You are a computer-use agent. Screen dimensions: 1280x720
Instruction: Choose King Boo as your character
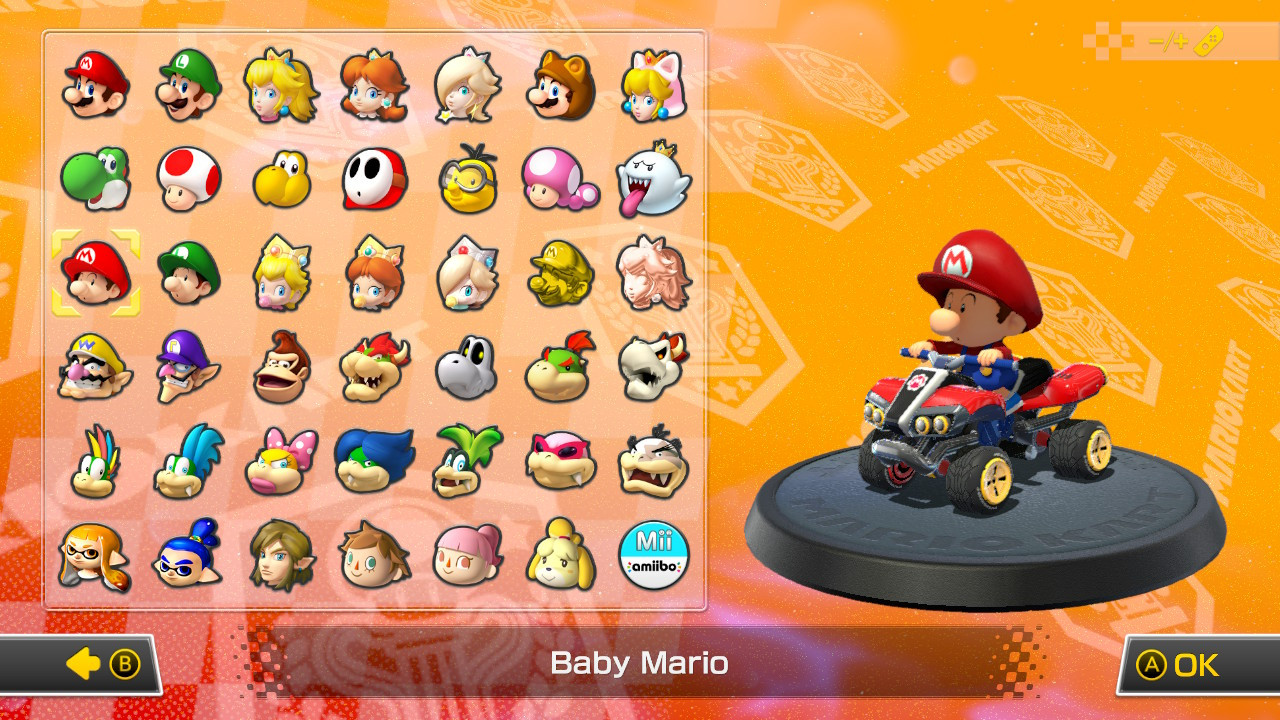(x=653, y=178)
